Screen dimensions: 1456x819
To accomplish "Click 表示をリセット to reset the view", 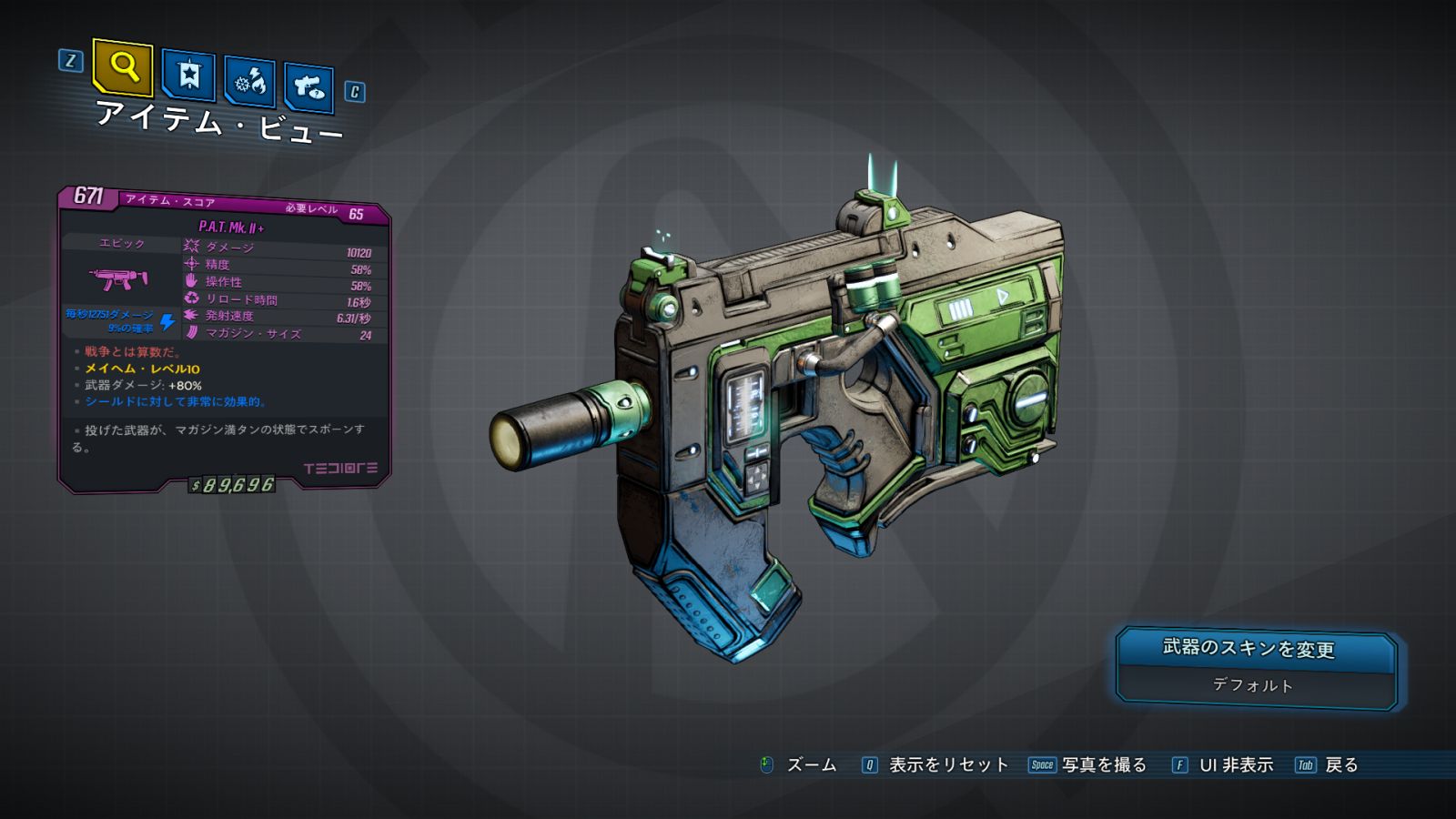I will pos(948,765).
